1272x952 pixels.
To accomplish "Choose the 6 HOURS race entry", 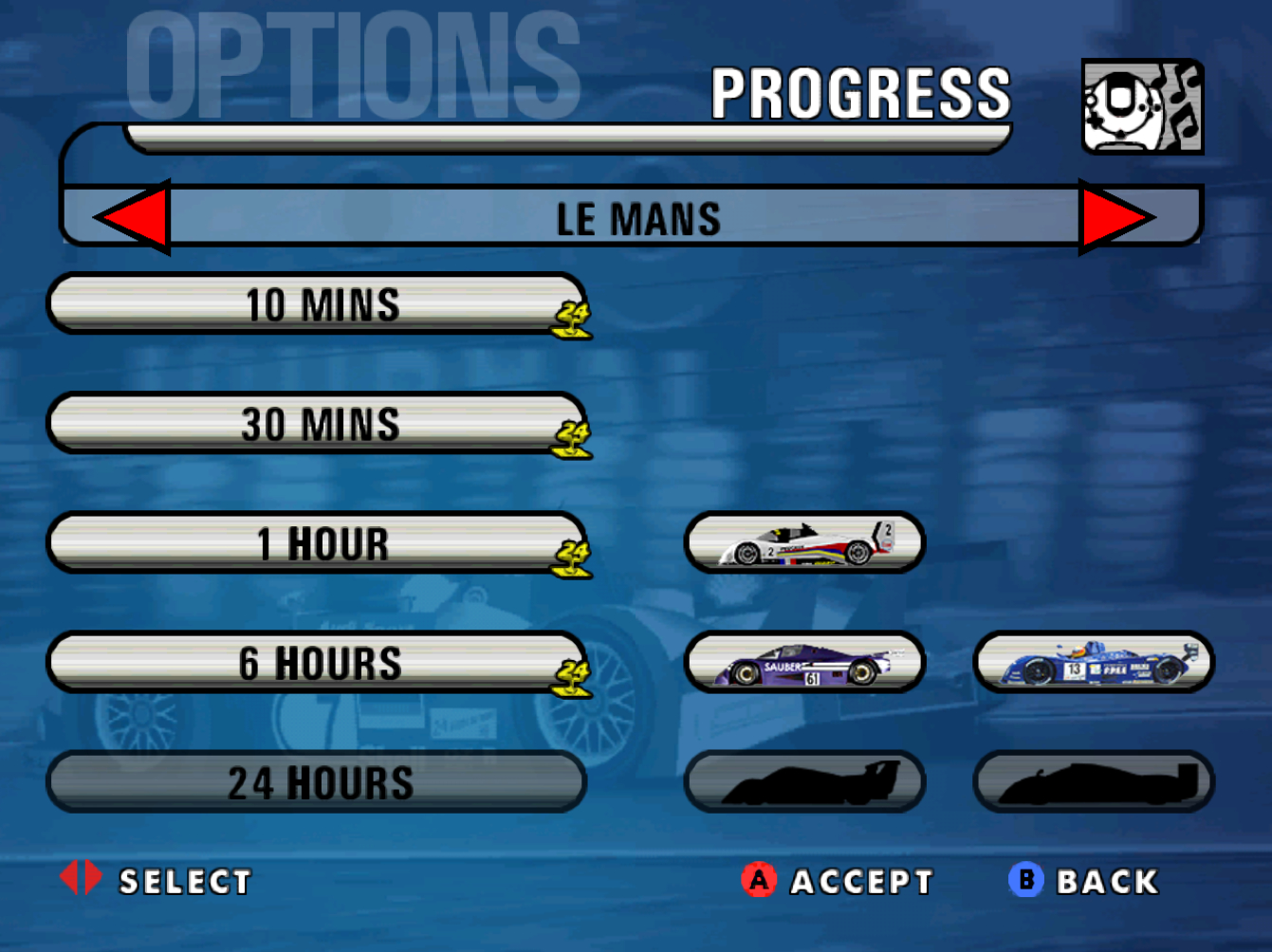I will 317,663.
